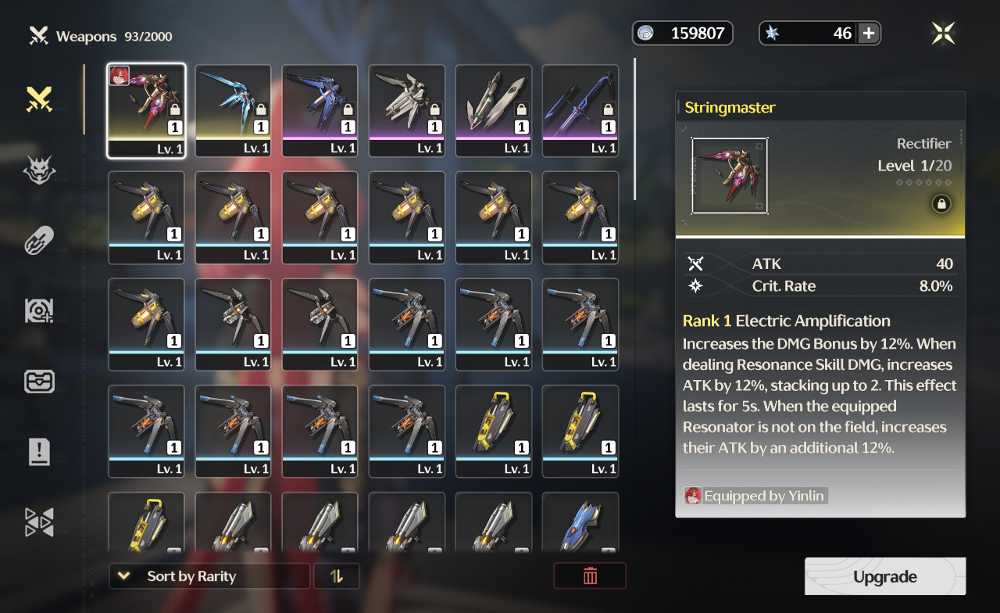Image resolution: width=1000 pixels, height=613 pixels.
Task: Open the quest items exclamation tab
Action: click(x=39, y=452)
